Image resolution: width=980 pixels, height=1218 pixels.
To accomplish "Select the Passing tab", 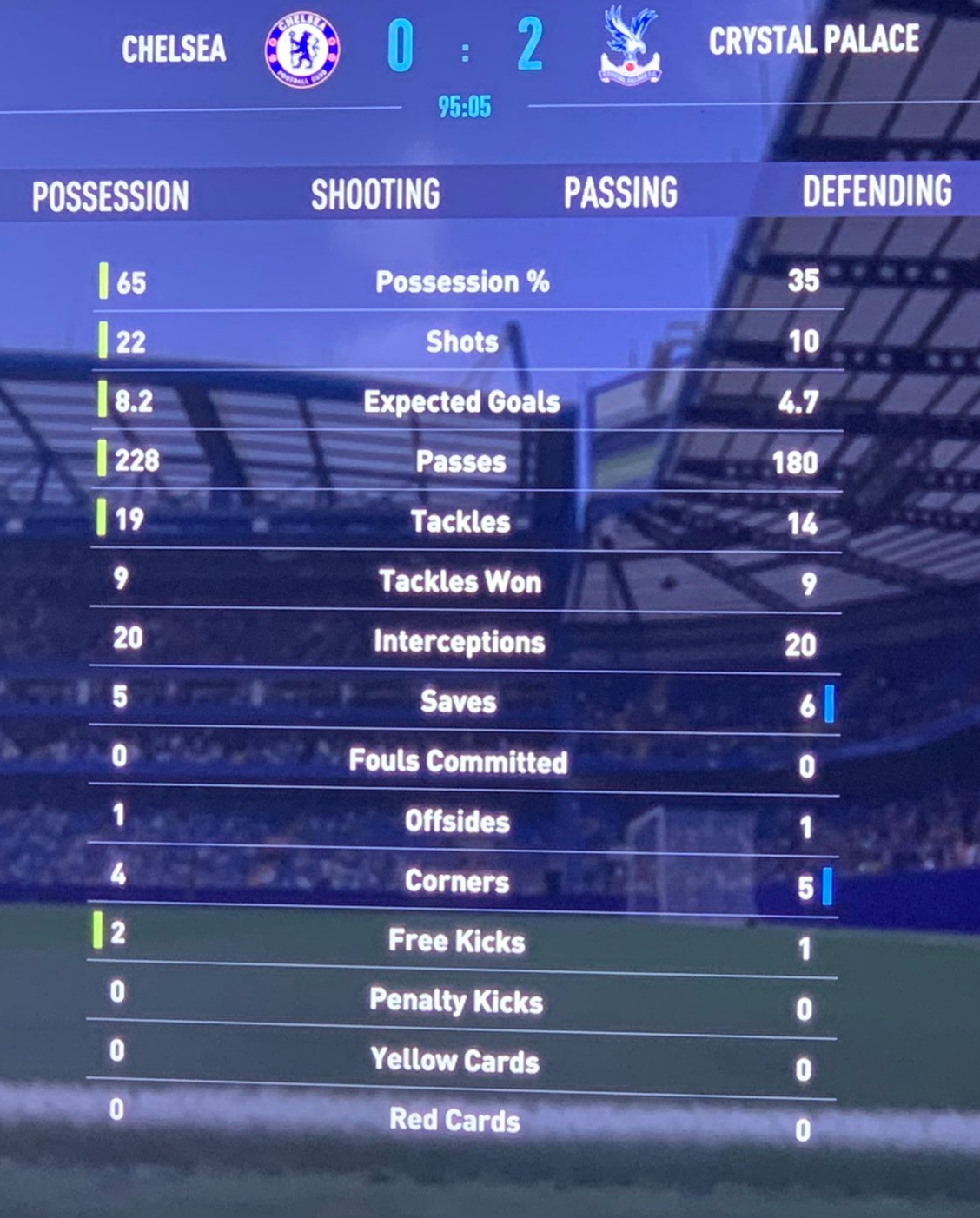I will (620, 193).
